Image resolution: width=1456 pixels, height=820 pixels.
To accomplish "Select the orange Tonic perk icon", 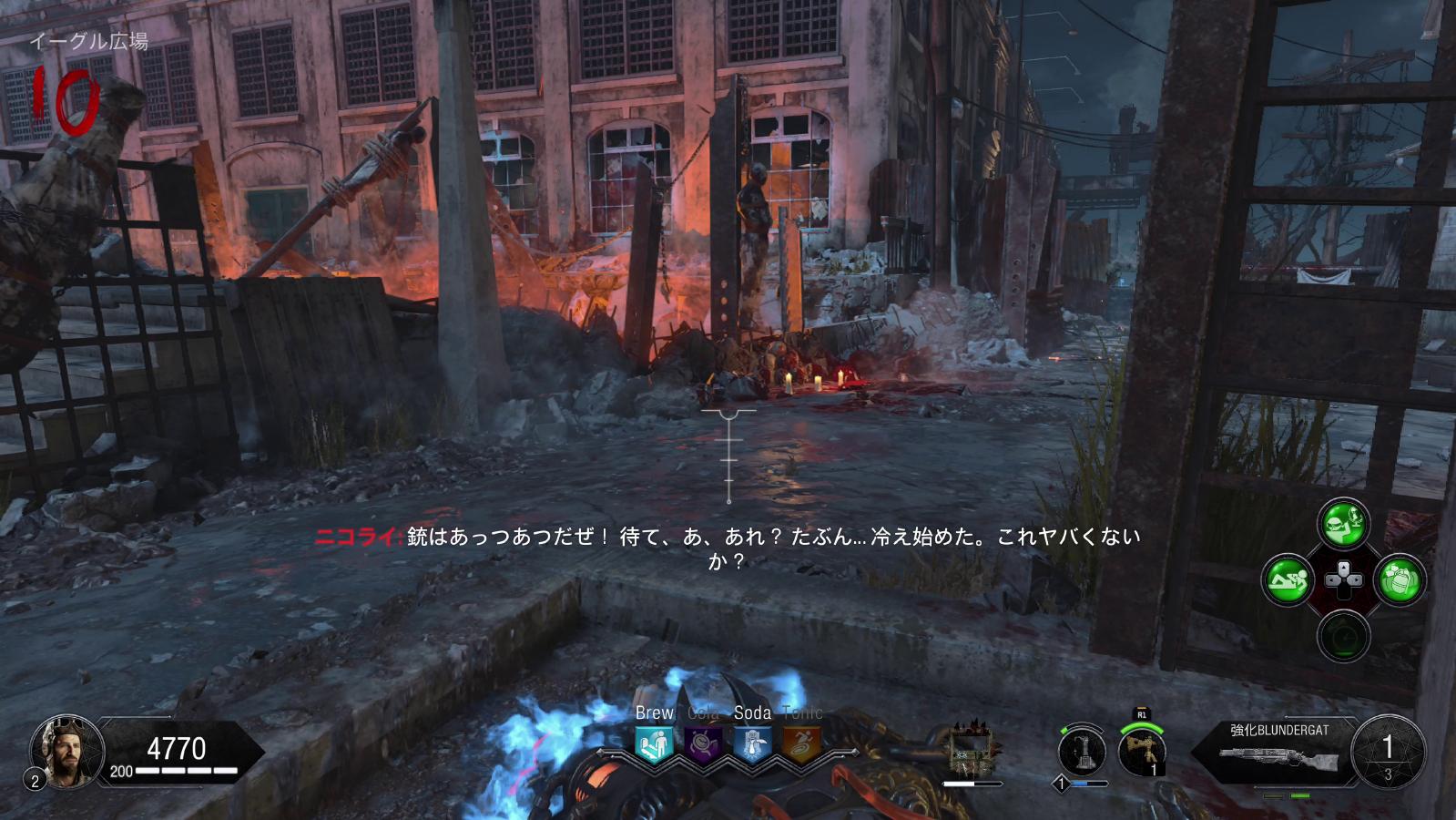I will [x=801, y=743].
